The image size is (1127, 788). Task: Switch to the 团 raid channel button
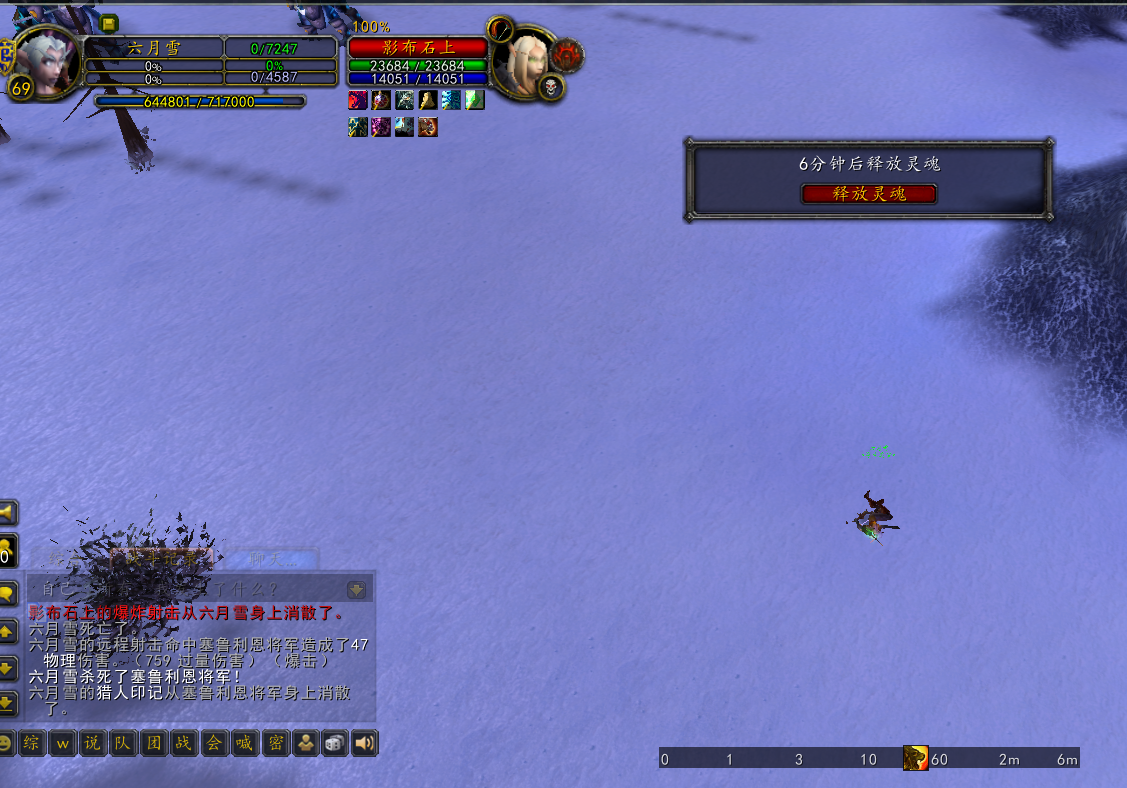(x=153, y=743)
